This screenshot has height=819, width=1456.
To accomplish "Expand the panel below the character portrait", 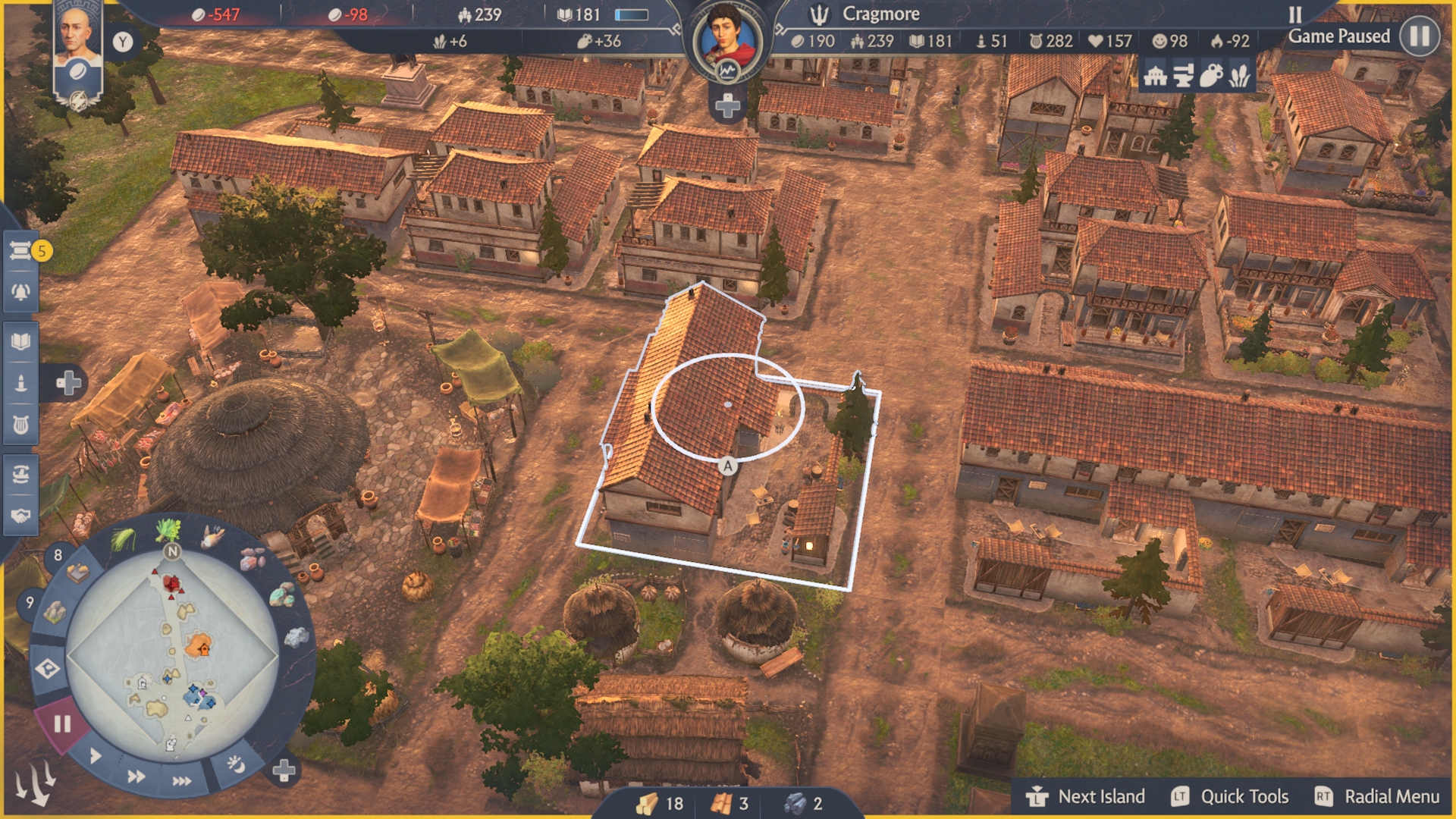I will pyautogui.click(x=726, y=108).
